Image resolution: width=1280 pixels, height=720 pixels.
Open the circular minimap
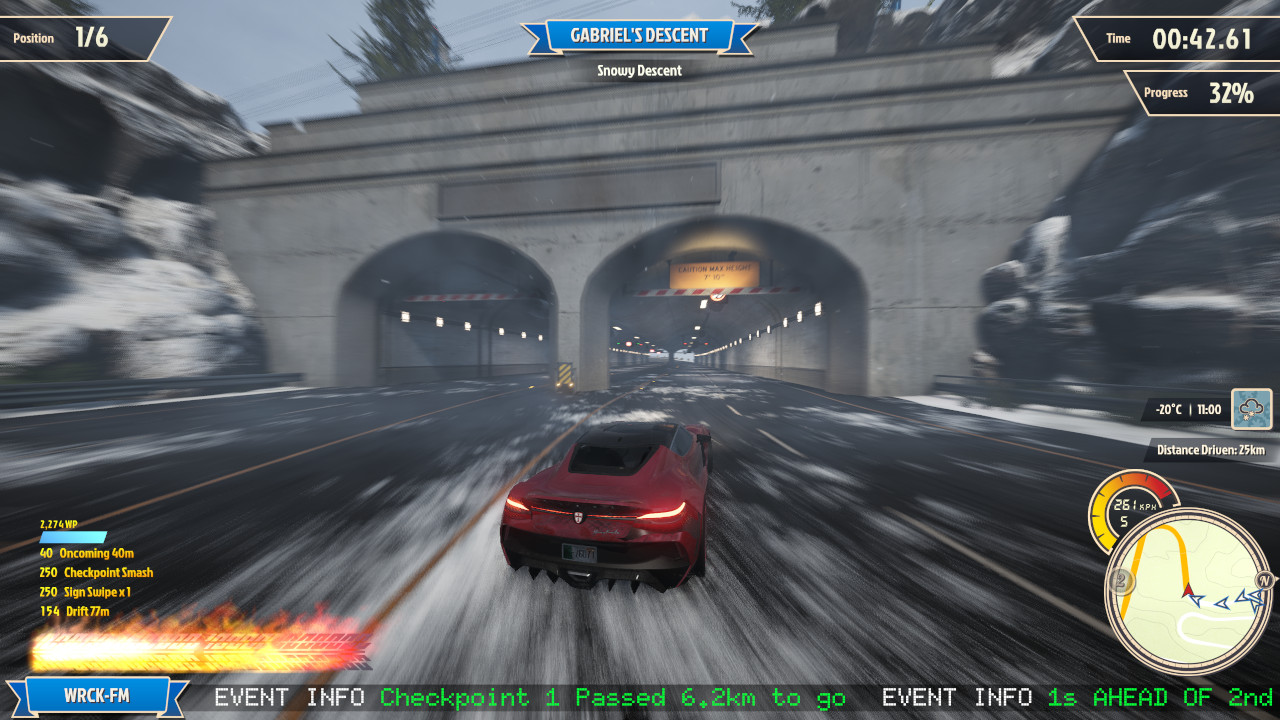[x=1187, y=591]
